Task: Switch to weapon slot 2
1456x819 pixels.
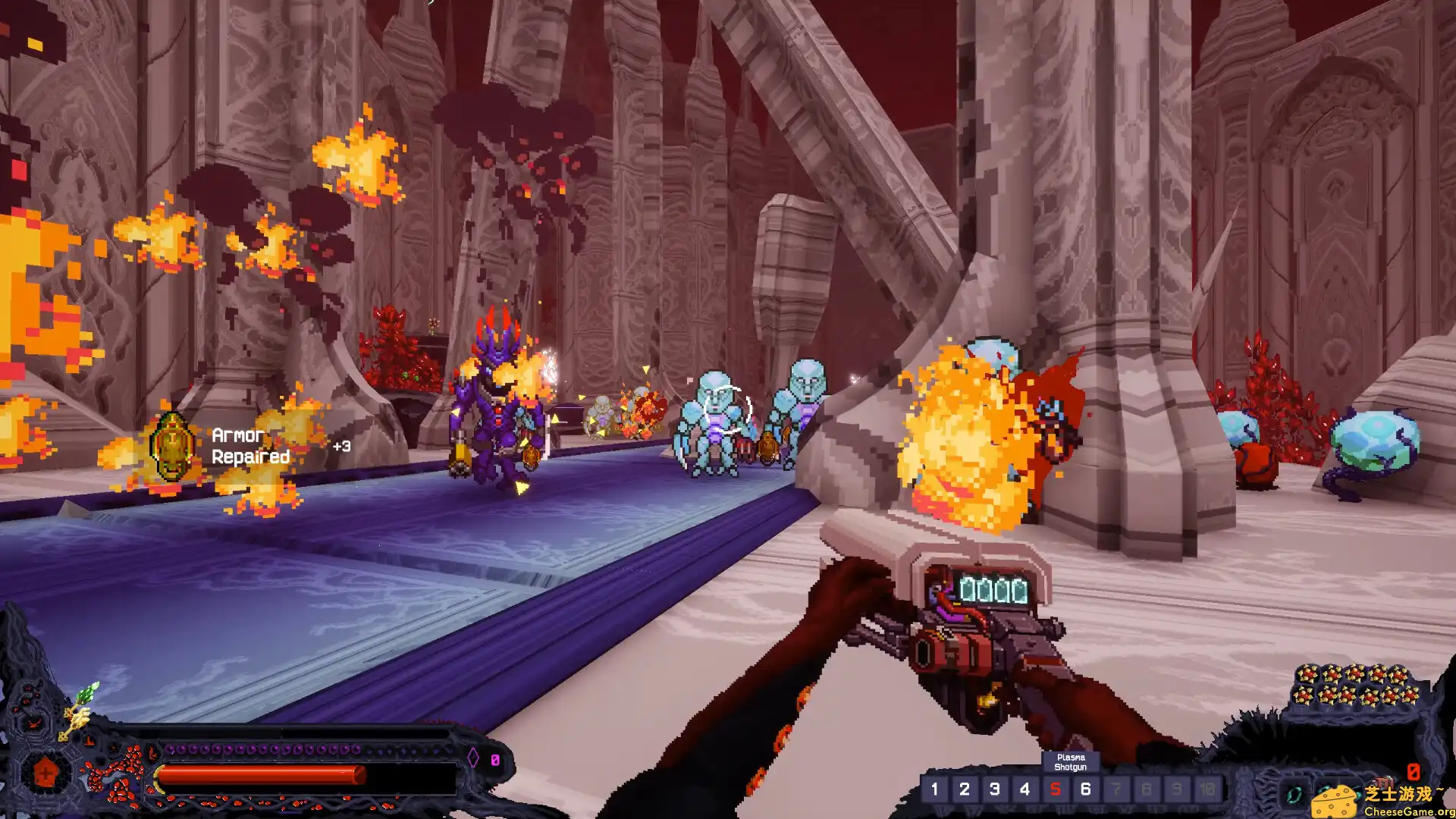Action: [965, 789]
